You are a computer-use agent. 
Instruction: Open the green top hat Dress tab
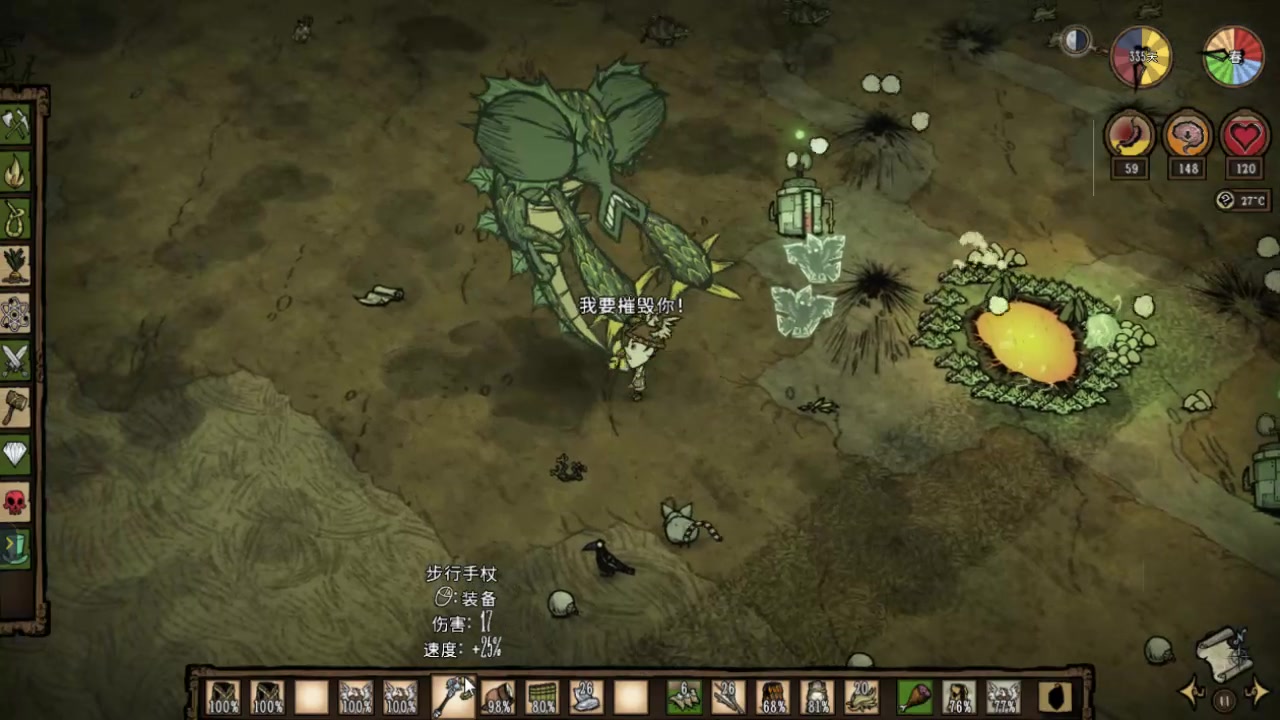pyautogui.click(x=16, y=548)
